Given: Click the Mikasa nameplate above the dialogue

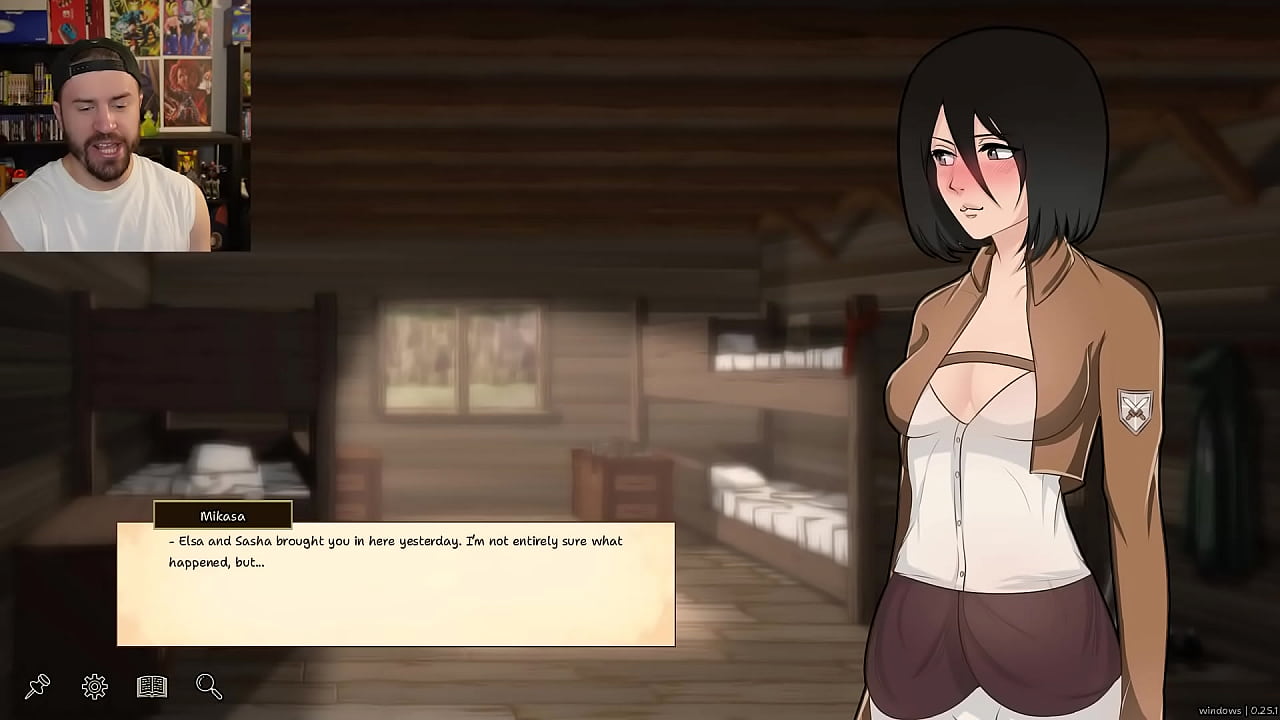Looking at the screenshot, I should click(222, 516).
